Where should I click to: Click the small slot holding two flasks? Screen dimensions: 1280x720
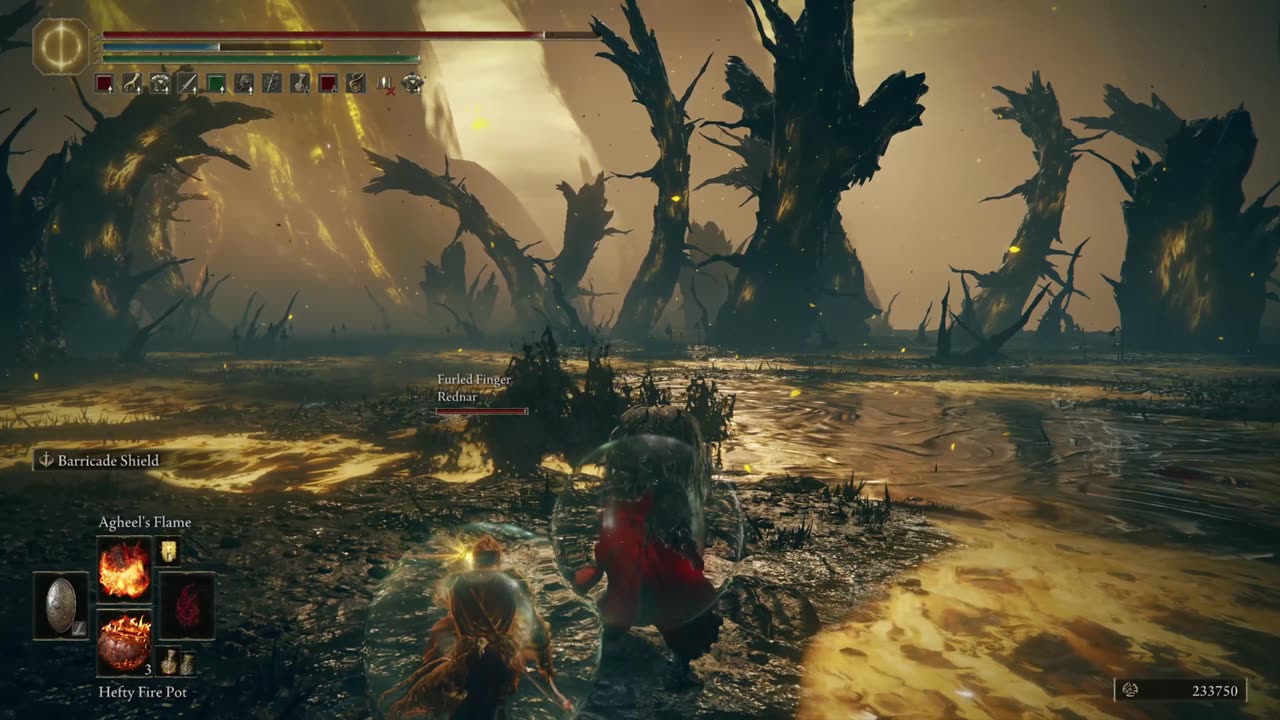pyautogui.click(x=174, y=661)
